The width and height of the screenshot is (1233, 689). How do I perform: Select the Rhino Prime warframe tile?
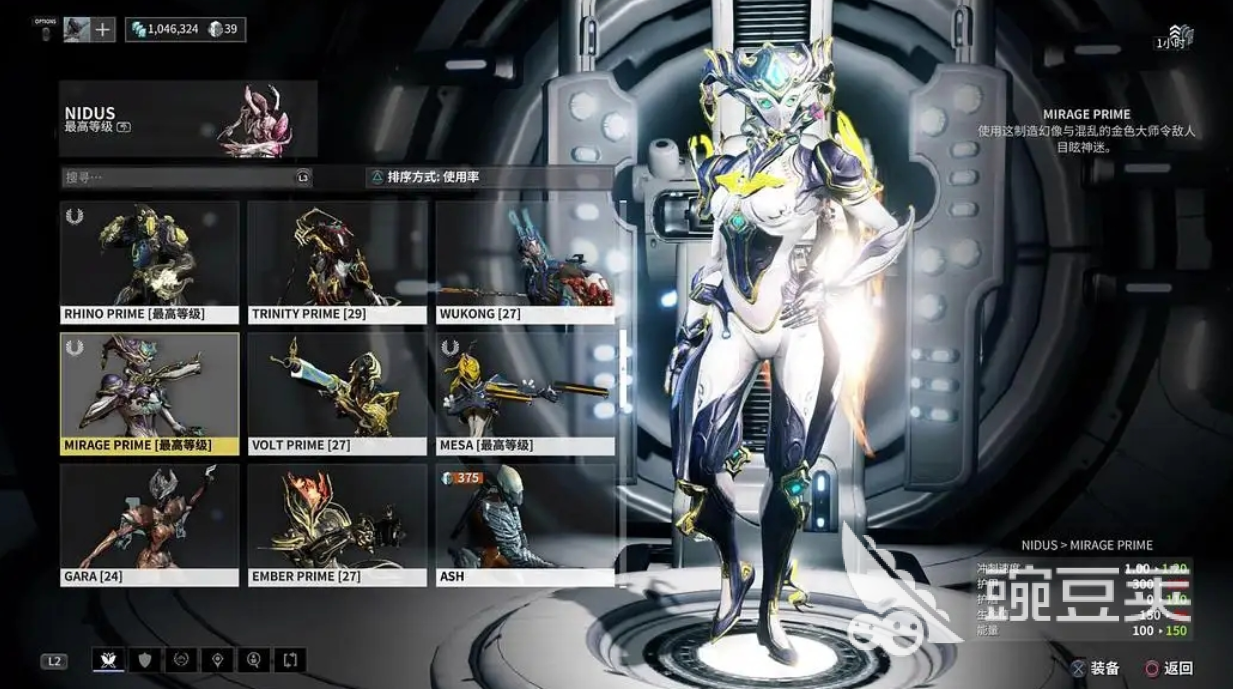tap(150, 262)
